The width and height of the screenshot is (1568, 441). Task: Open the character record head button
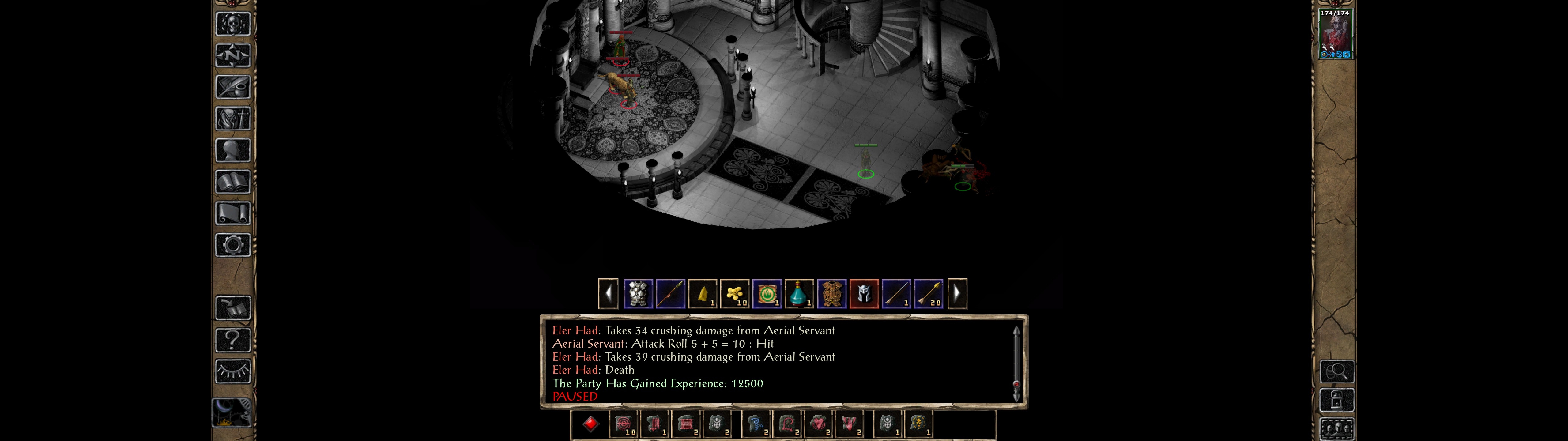(x=233, y=150)
